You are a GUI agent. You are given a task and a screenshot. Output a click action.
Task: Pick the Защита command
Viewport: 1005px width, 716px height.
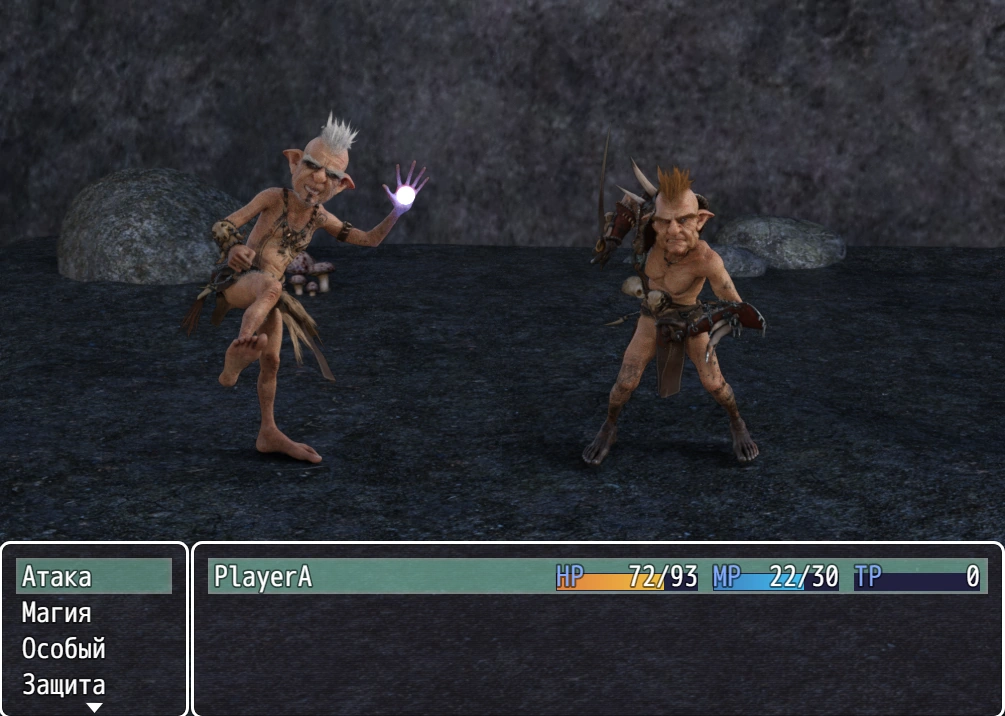click(93, 685)
